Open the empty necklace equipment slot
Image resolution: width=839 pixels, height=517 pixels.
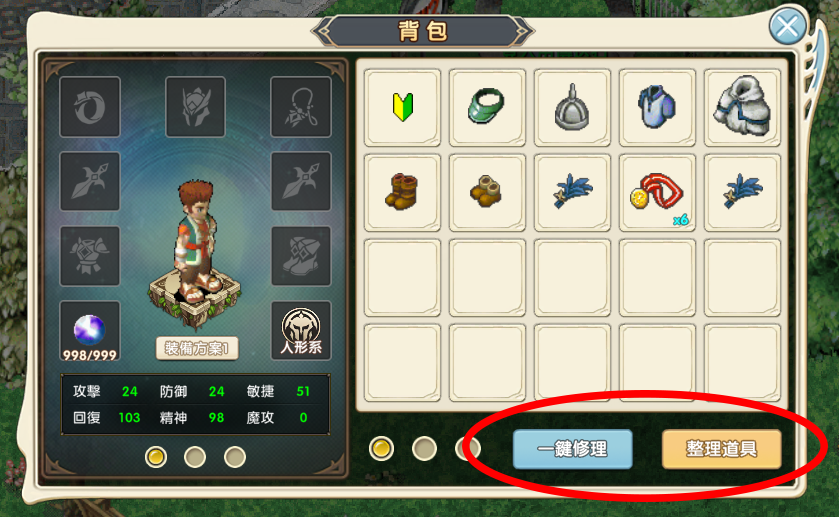(300, 107)
